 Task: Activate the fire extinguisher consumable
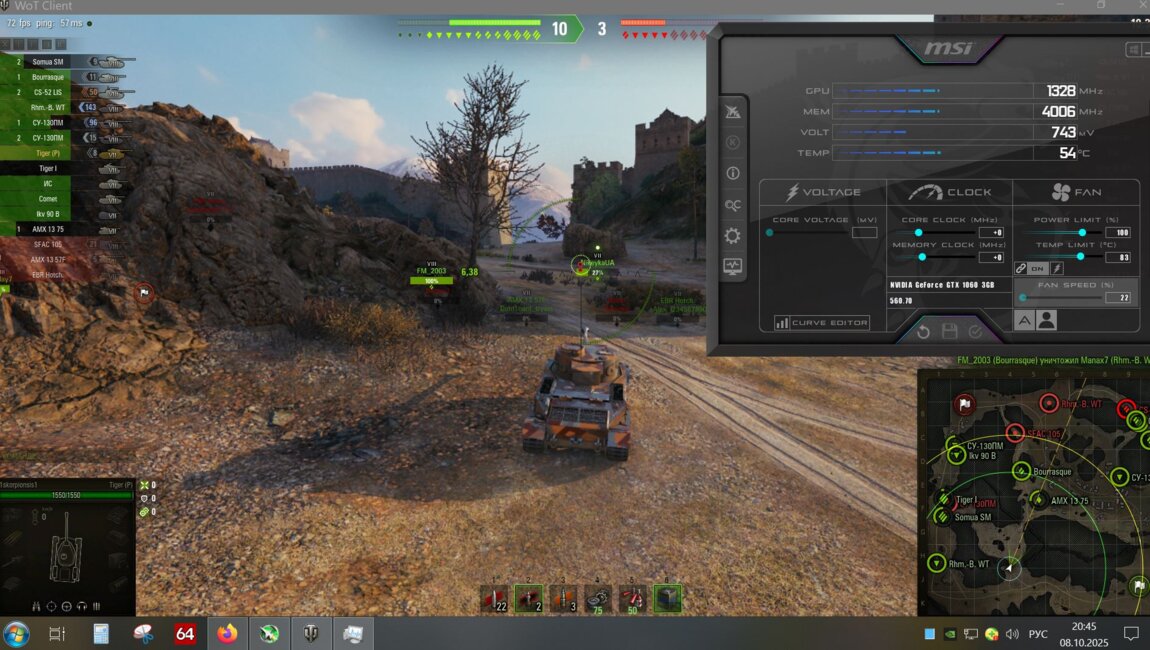pyautogui.click(x=632, y=598)
